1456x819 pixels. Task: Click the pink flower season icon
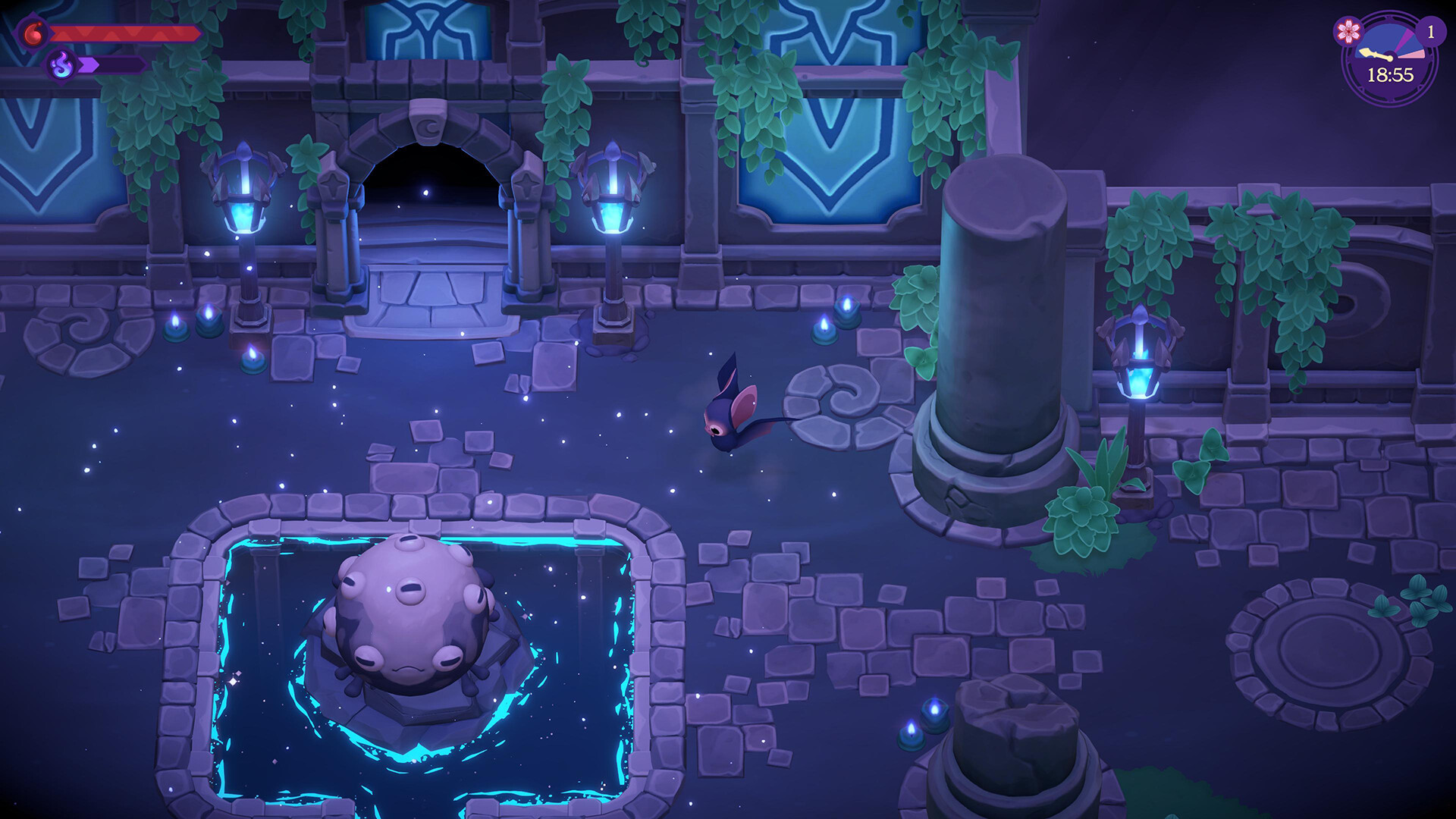1349,31
